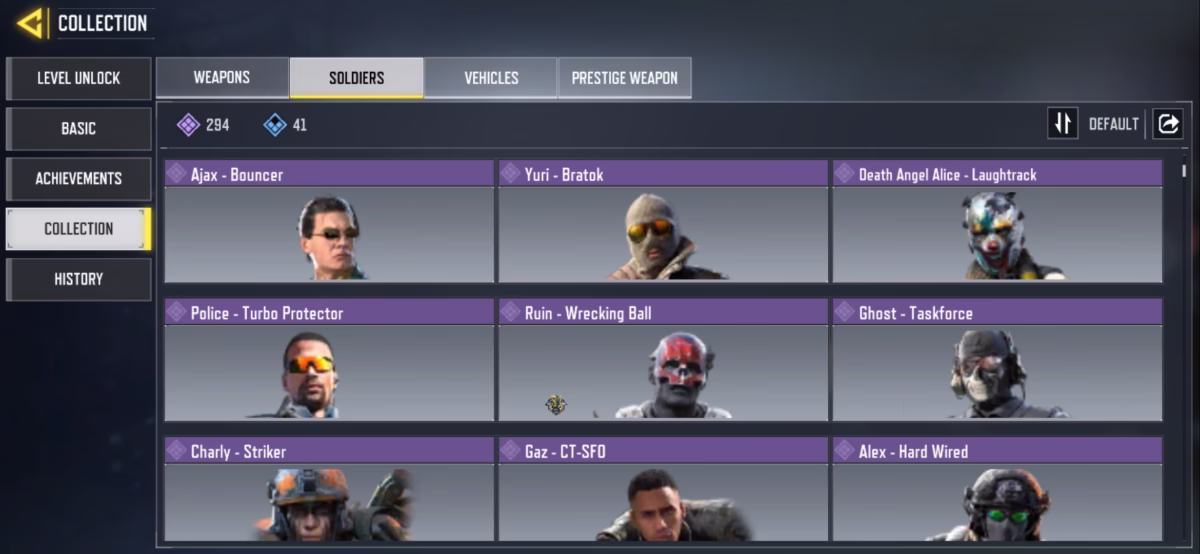Open Death Angel Alice - Laughtrack card

(x=997, y=222)
